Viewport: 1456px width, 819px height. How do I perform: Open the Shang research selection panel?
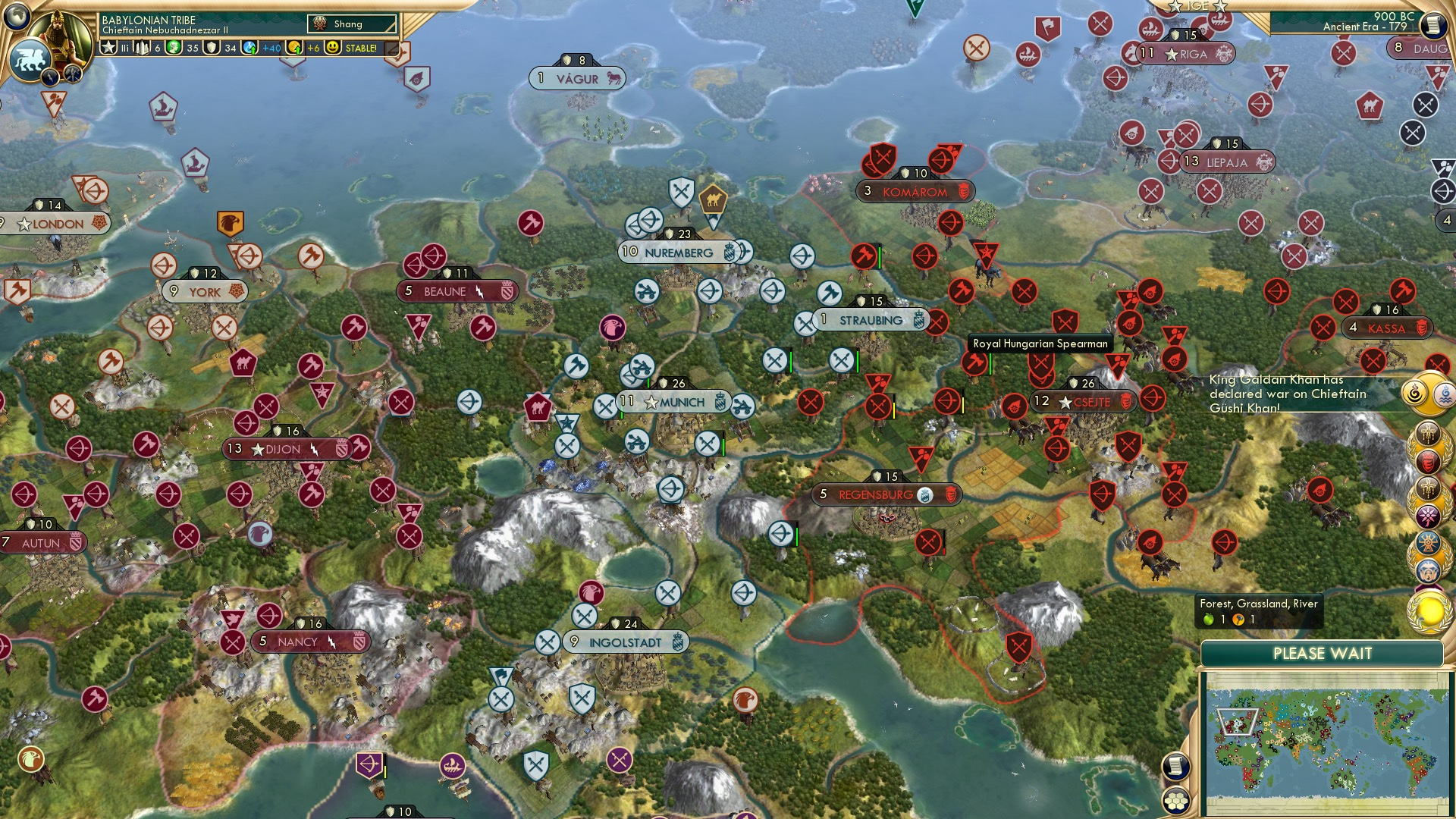point(351,24)
